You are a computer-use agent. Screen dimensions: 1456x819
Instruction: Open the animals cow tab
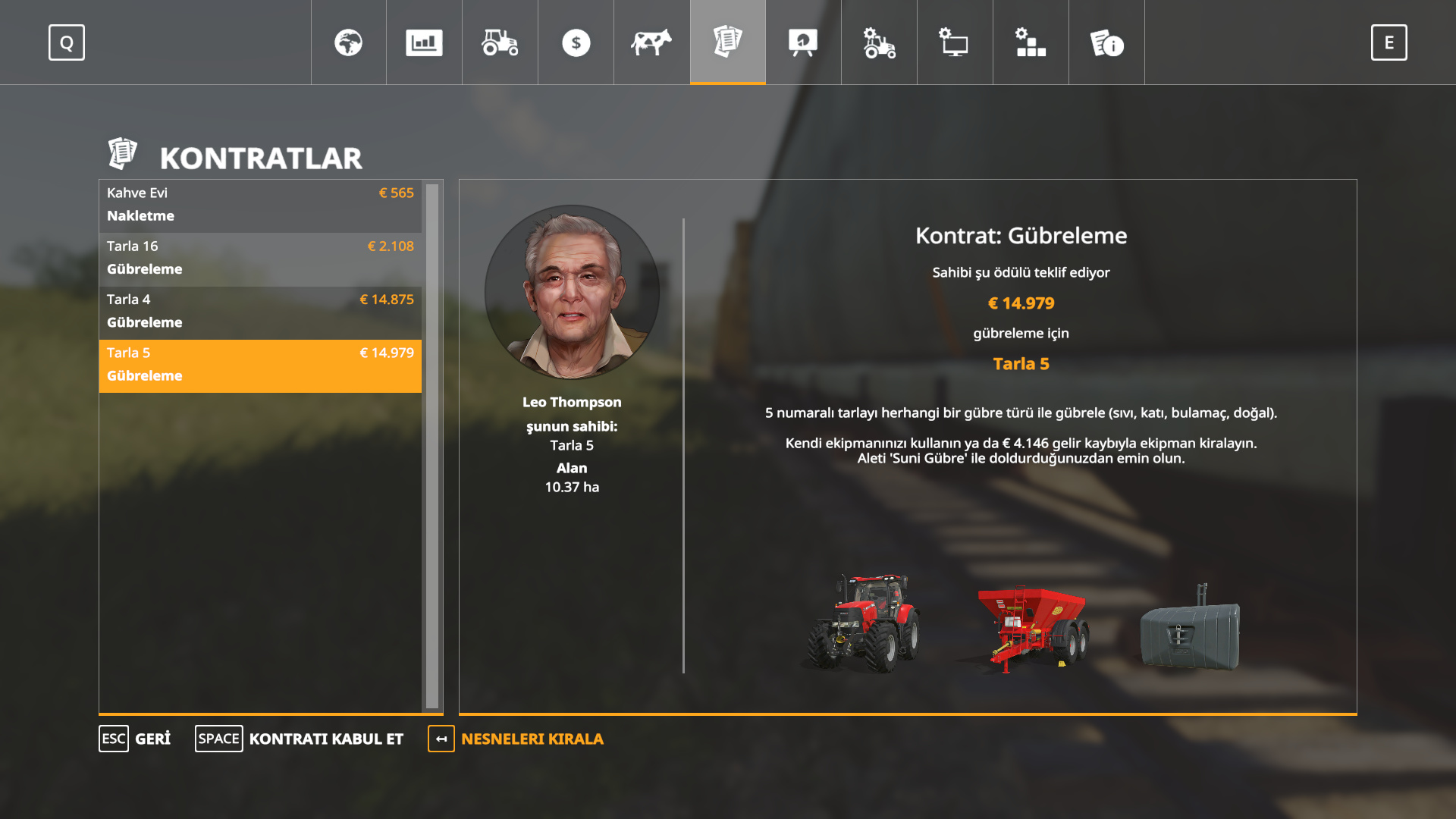tap(651, 42)
